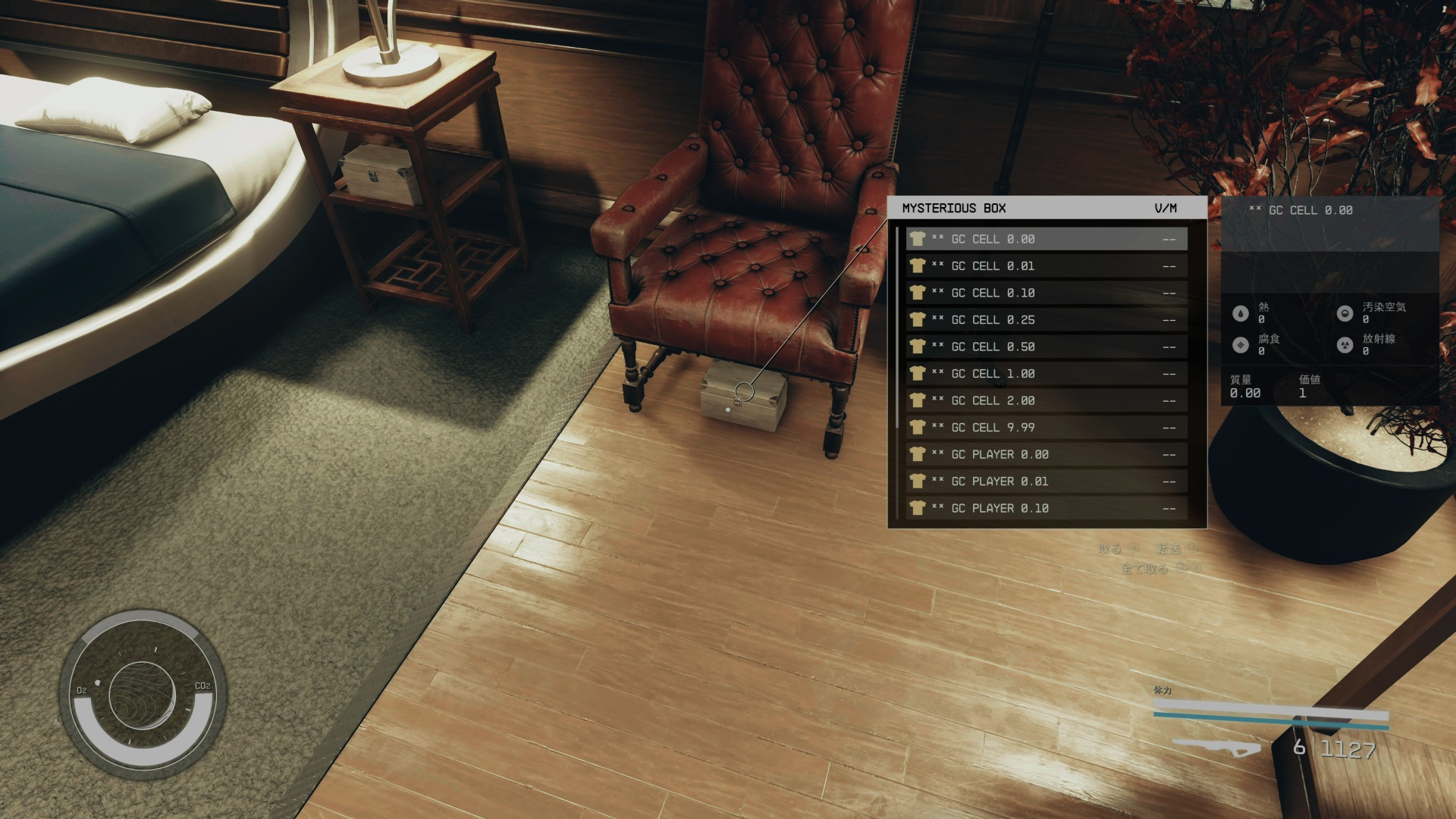The image size is (1456, 819).
Task: Click the V/M column header
Action: 1166,208
